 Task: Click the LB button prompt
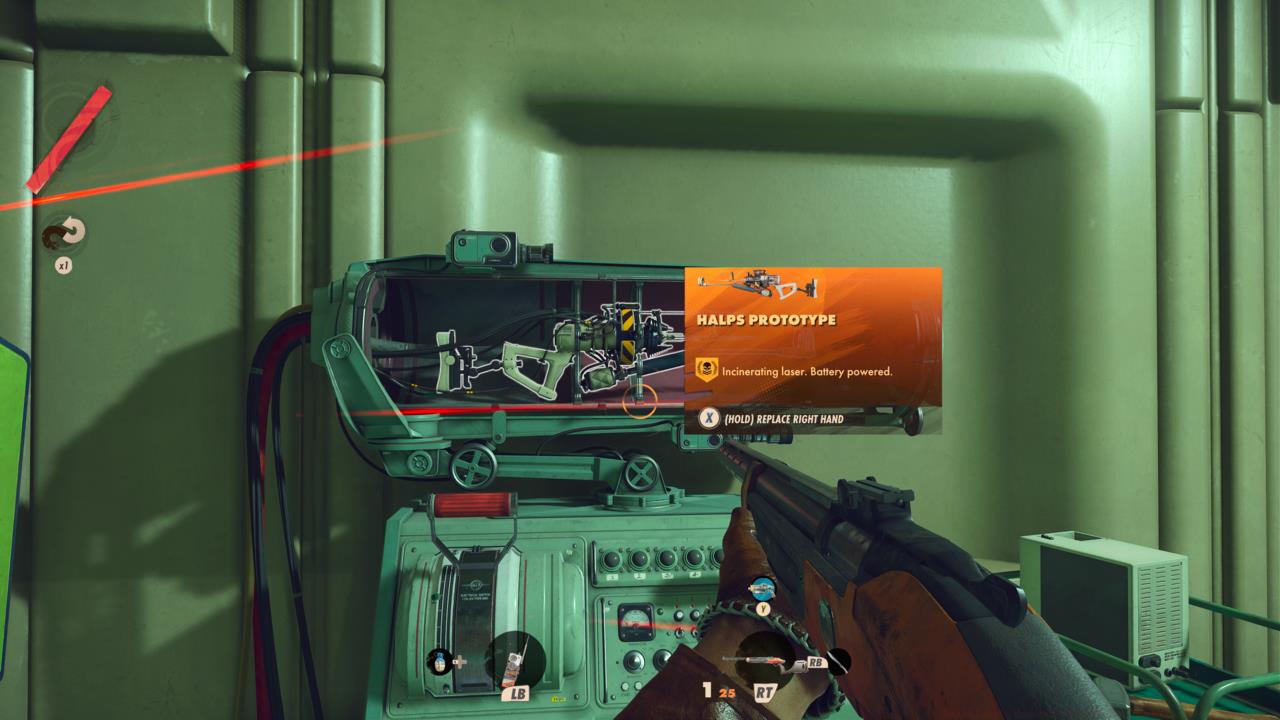click(x=519, y=692)
